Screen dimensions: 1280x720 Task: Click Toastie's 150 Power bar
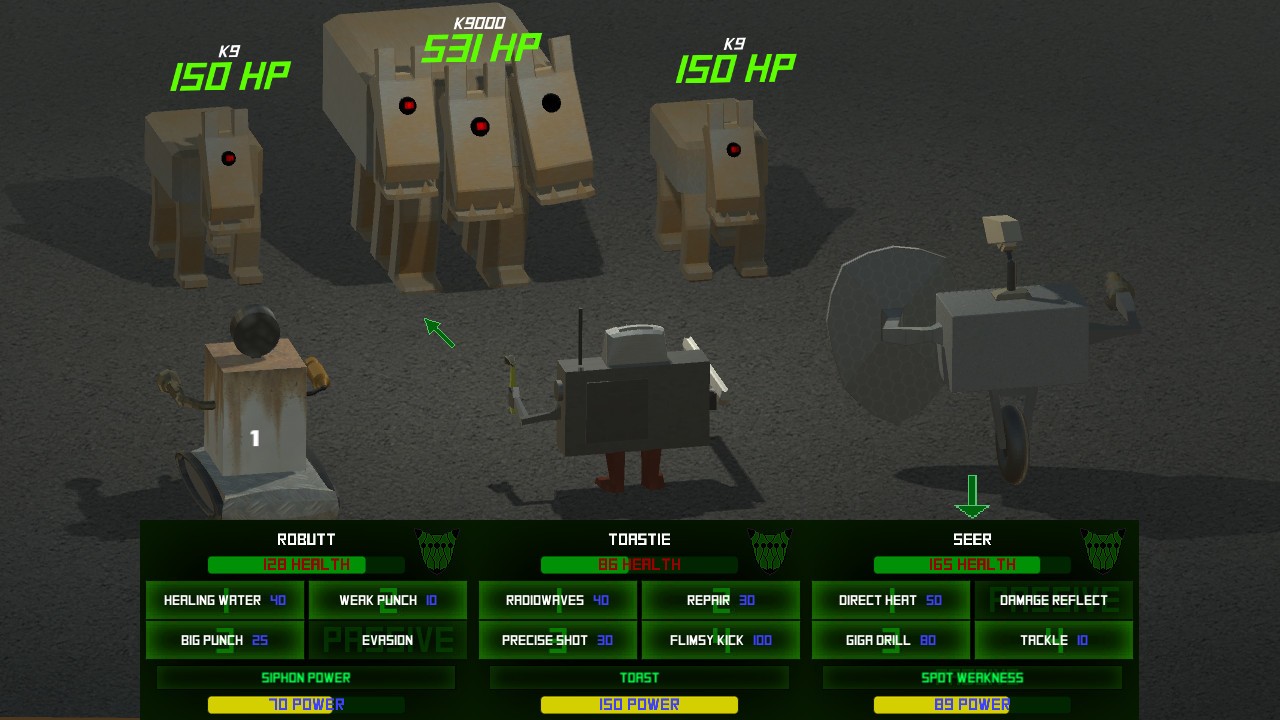(637, 704)
